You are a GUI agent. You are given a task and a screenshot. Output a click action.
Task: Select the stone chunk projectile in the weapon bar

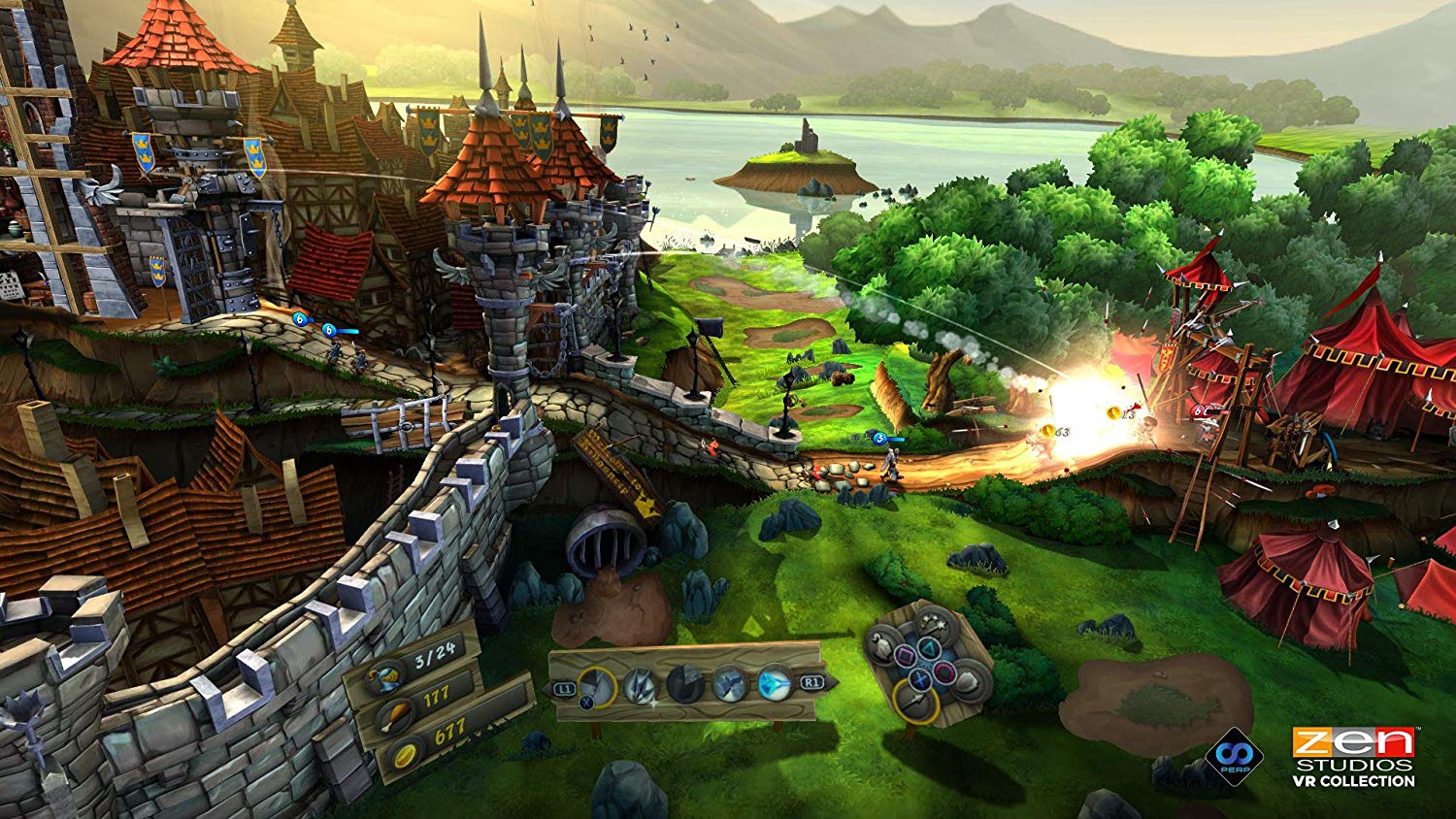(597, 686)
